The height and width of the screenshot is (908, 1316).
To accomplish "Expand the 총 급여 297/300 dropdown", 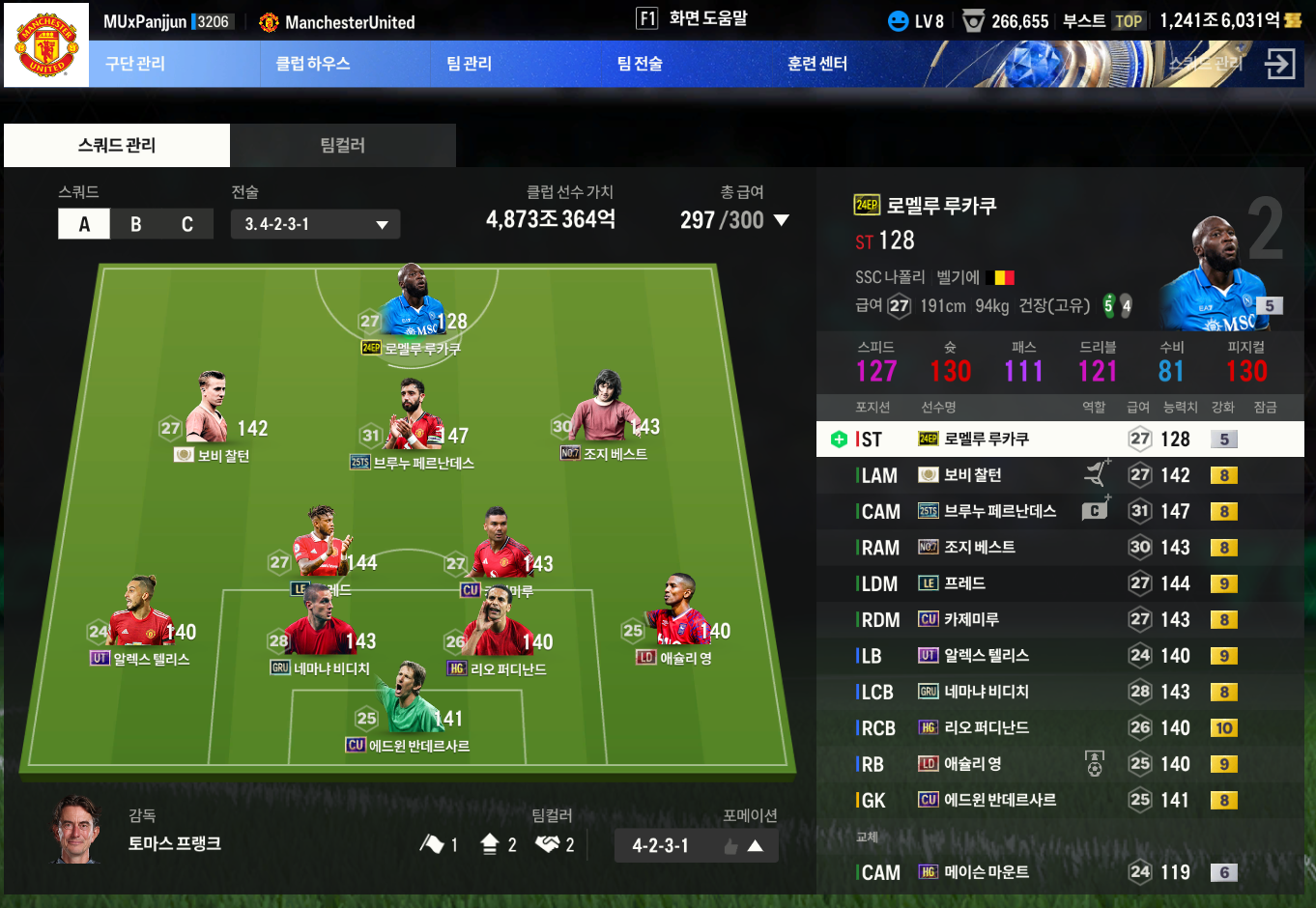I will pyautogui.click(x=781, y=220).
